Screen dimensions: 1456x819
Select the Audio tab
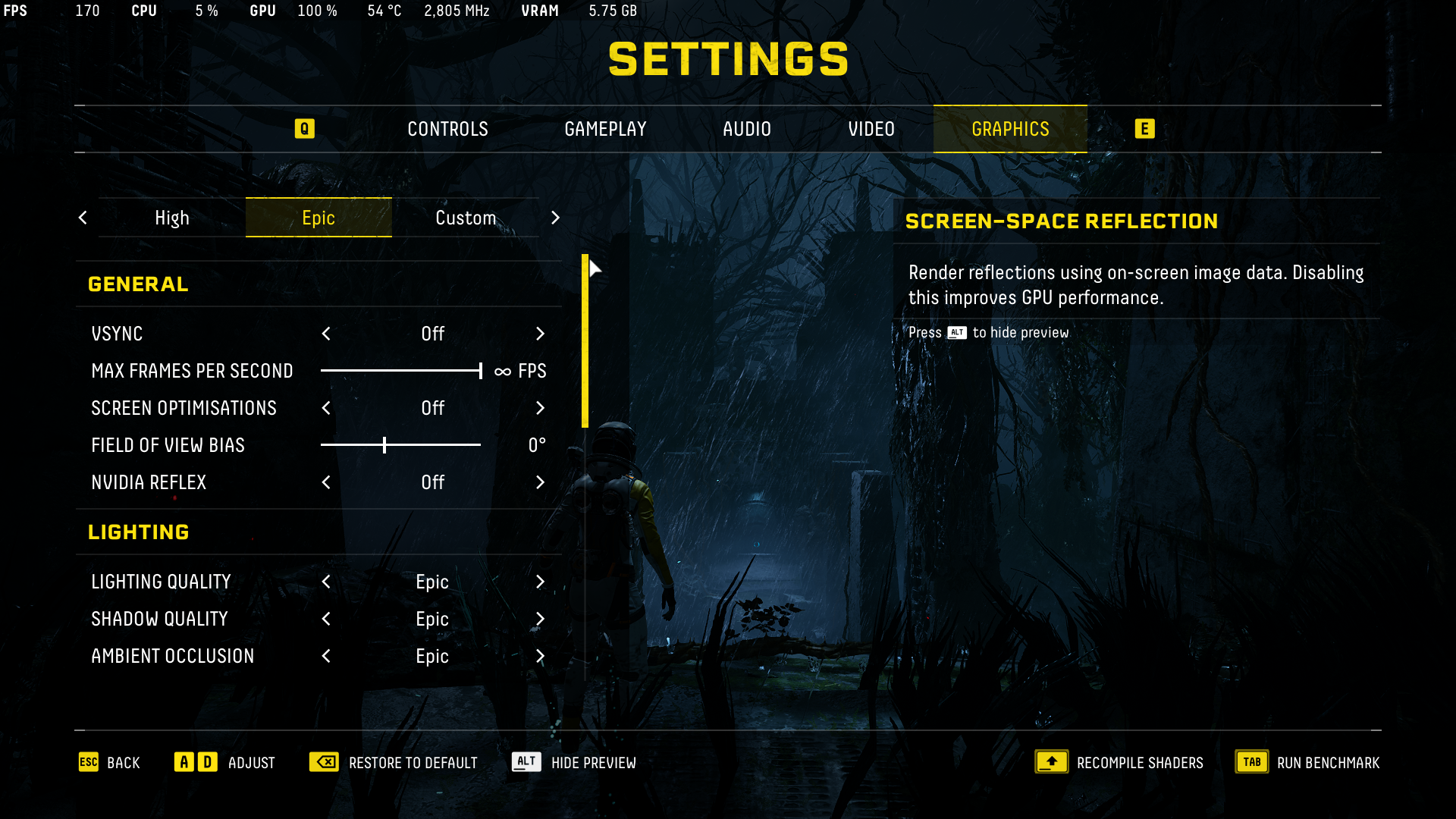coord(746,130)
